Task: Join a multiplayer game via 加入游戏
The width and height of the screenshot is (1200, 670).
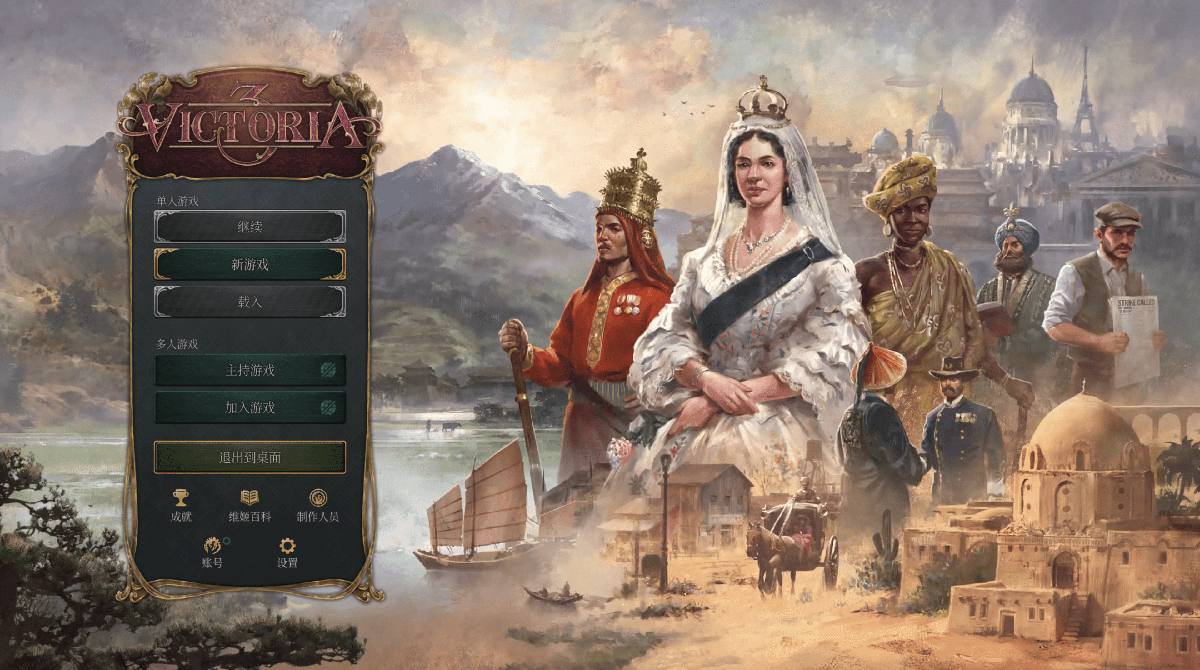Action: coord(250,407)
